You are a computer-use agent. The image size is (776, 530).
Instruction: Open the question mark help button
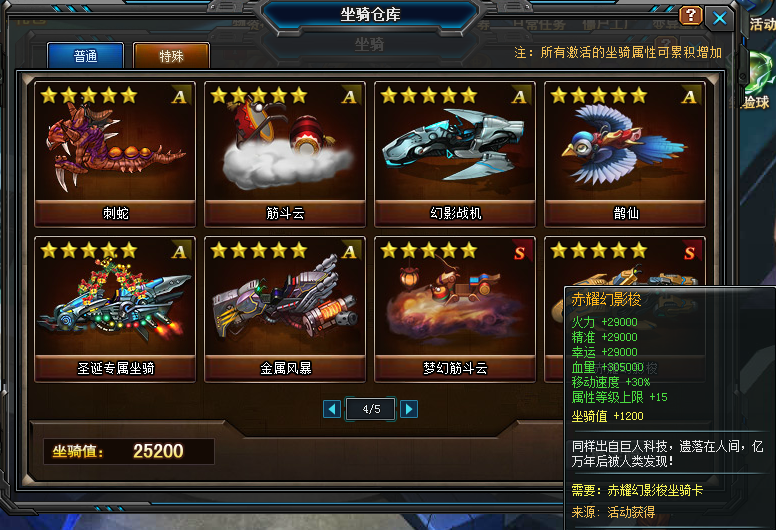pyautogui.click(x=690, y=15)
